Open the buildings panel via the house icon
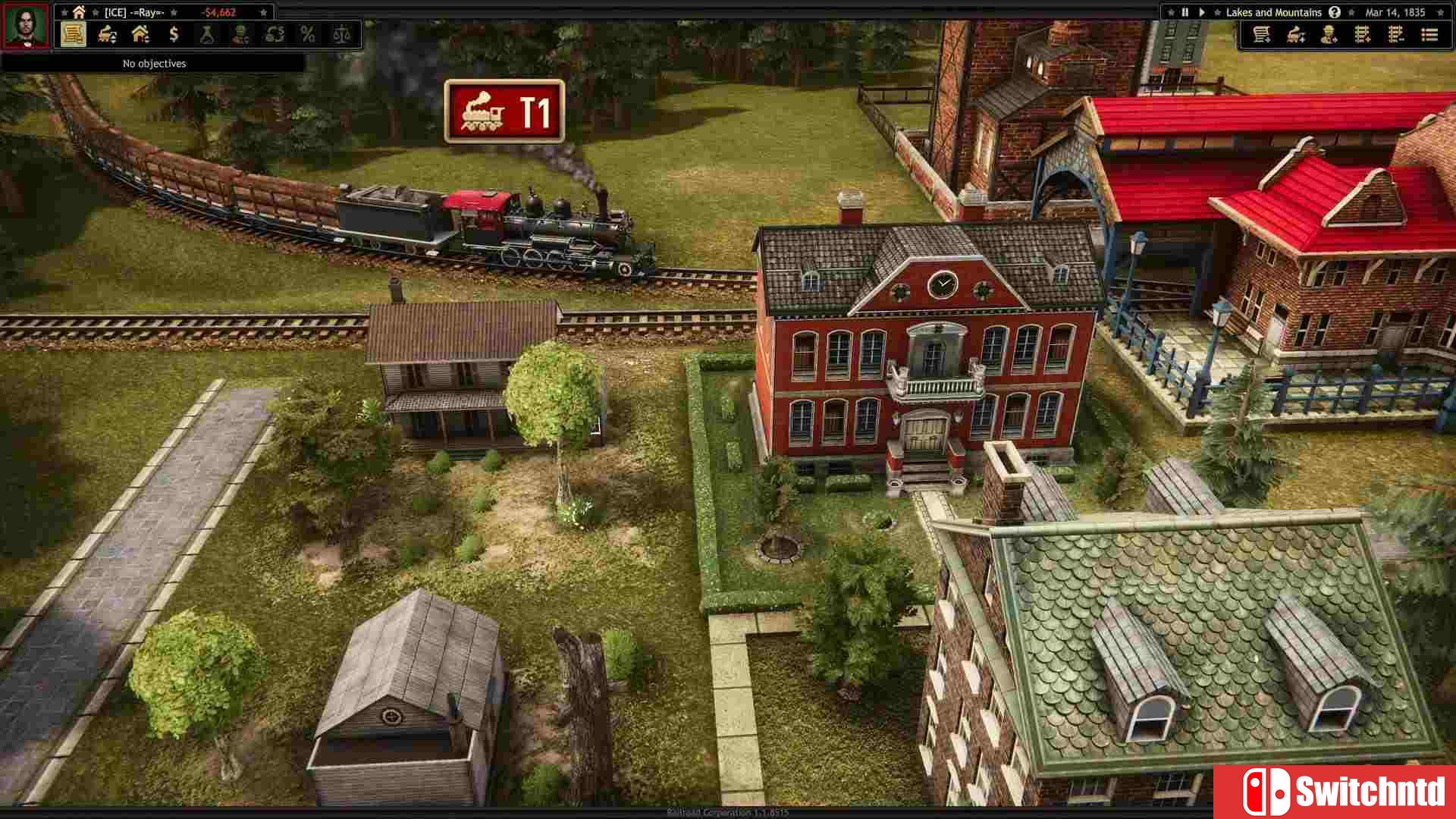Screen dimensions: 1456x819 point(140,33)
